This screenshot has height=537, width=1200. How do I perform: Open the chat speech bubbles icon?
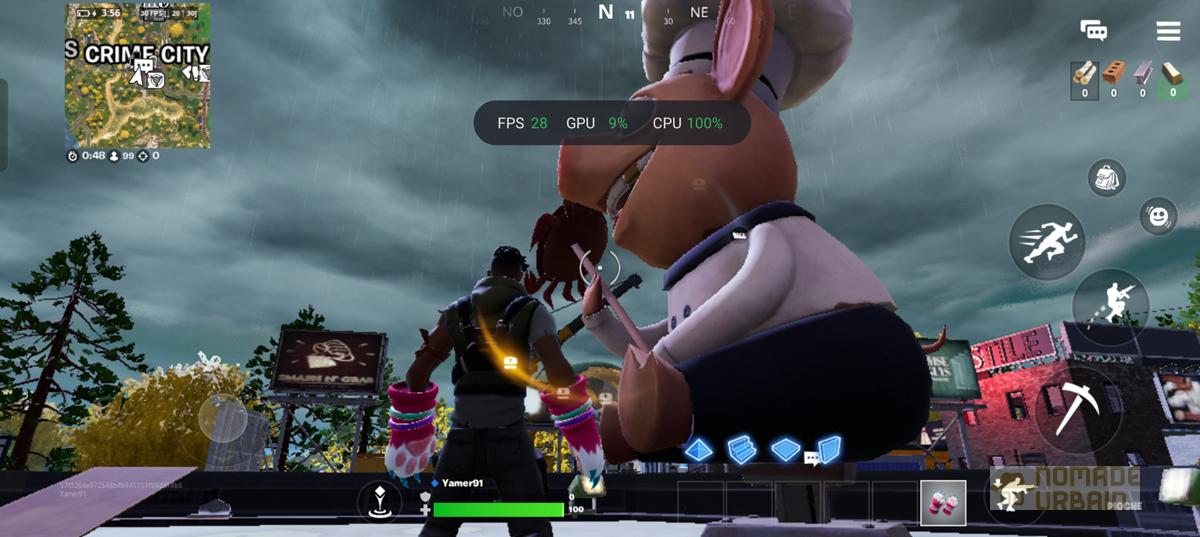coord(1093,31)
